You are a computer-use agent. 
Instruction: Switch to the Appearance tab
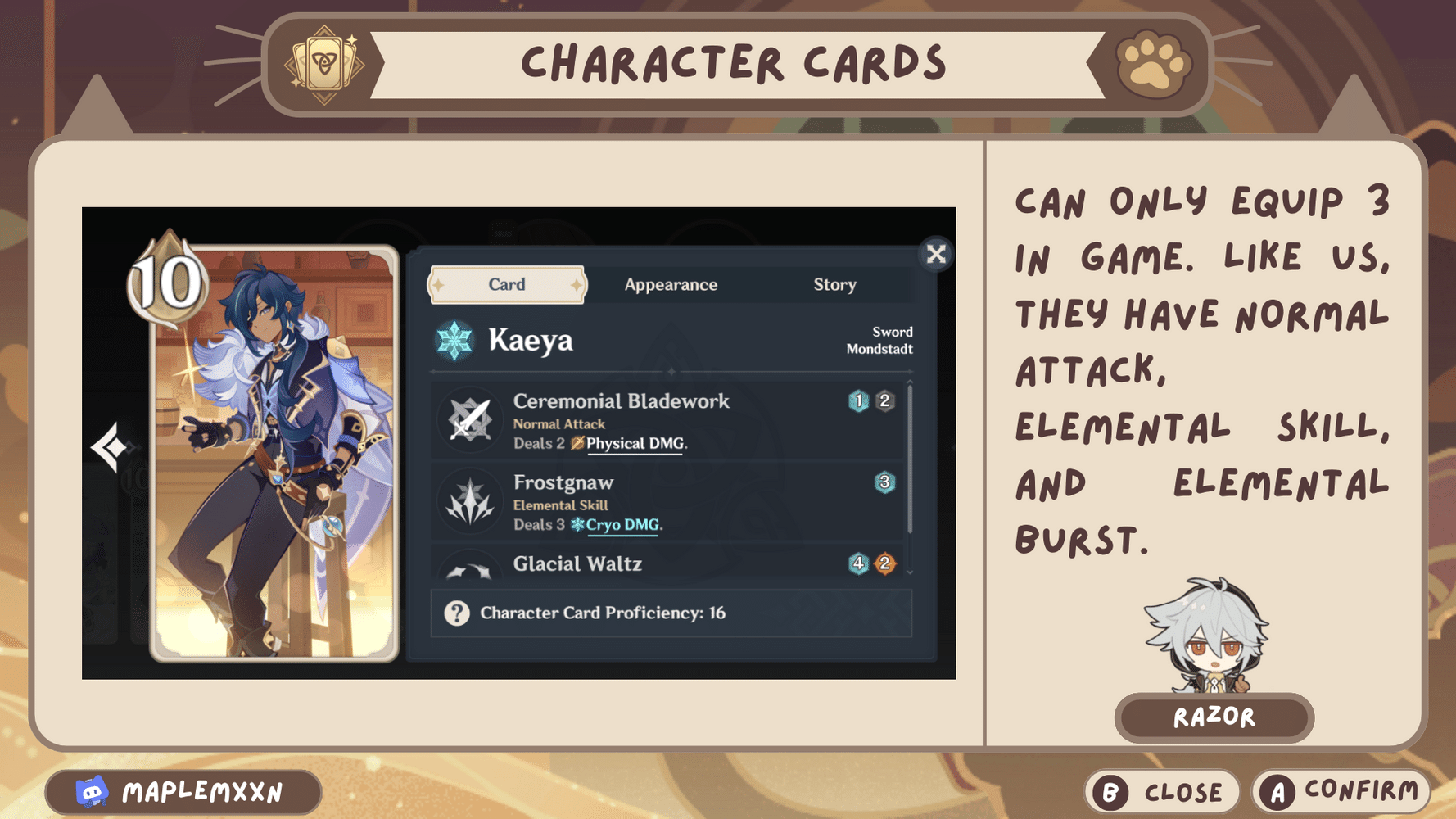[x=671, y=284]
